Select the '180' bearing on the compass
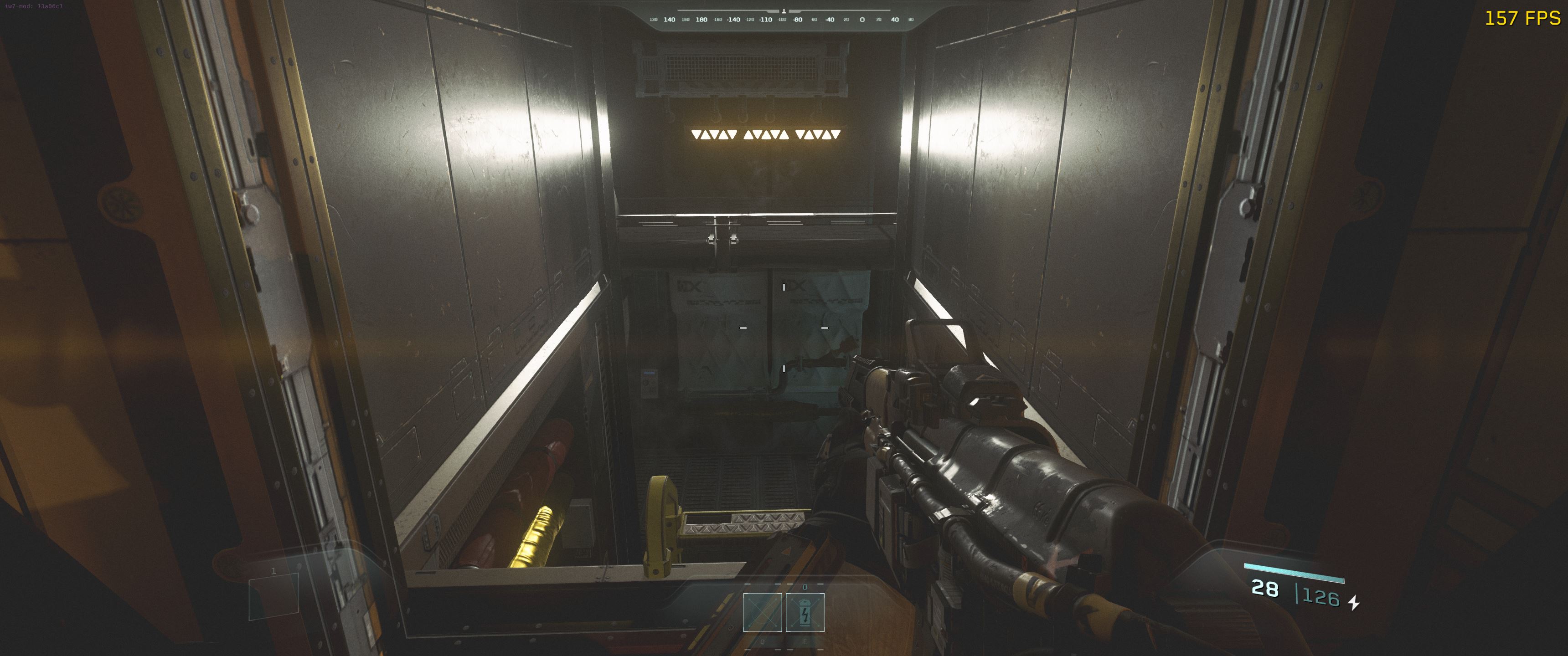The image size is (1568, 656). click(702, 20)
